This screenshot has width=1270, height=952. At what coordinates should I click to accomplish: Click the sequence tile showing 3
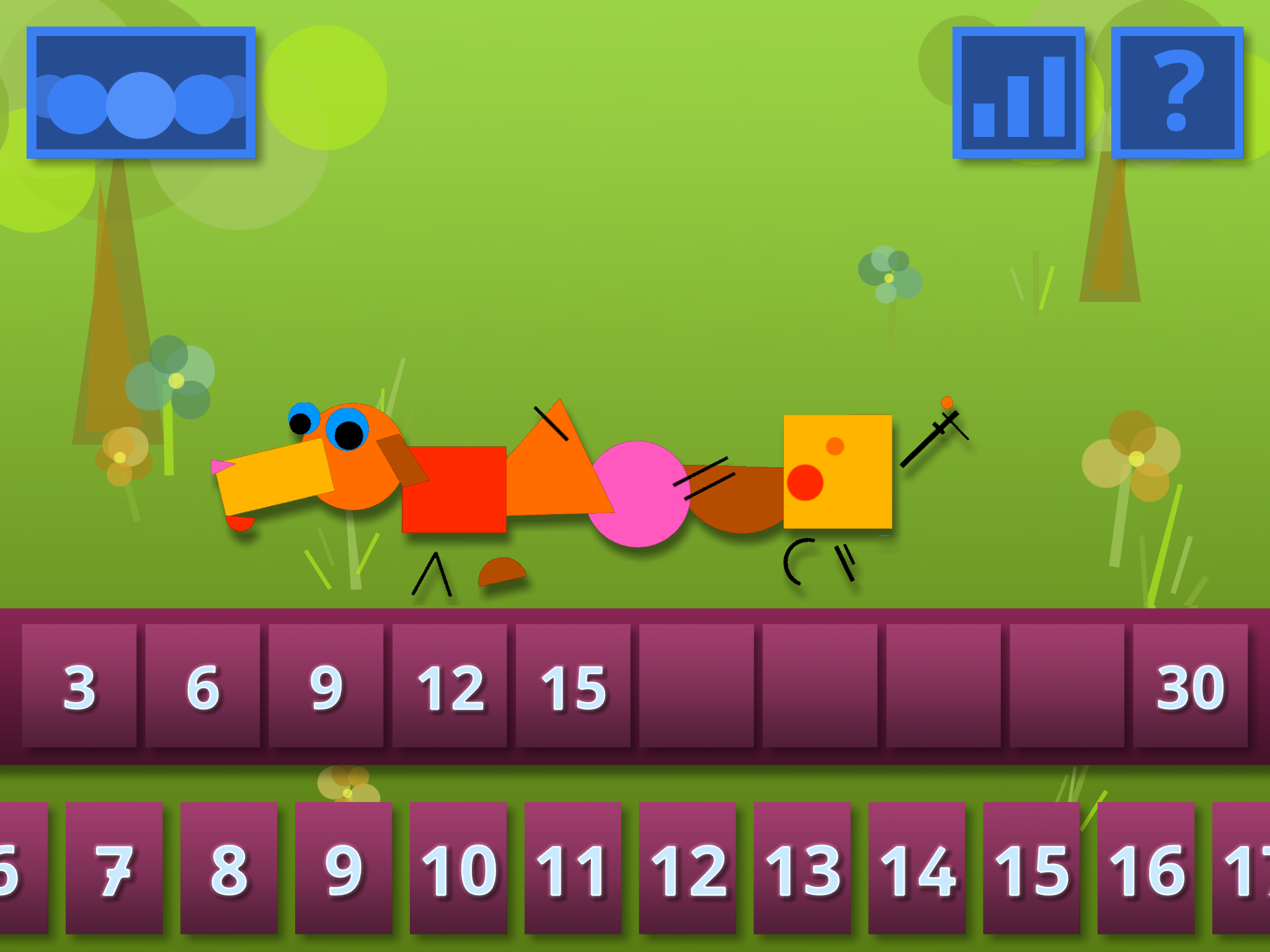[x=79, y=685]
